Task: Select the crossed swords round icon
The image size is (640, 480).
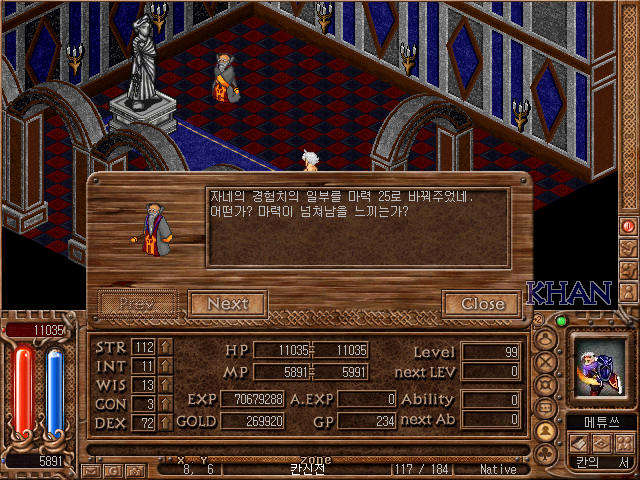Action: [x=546, y=361]
